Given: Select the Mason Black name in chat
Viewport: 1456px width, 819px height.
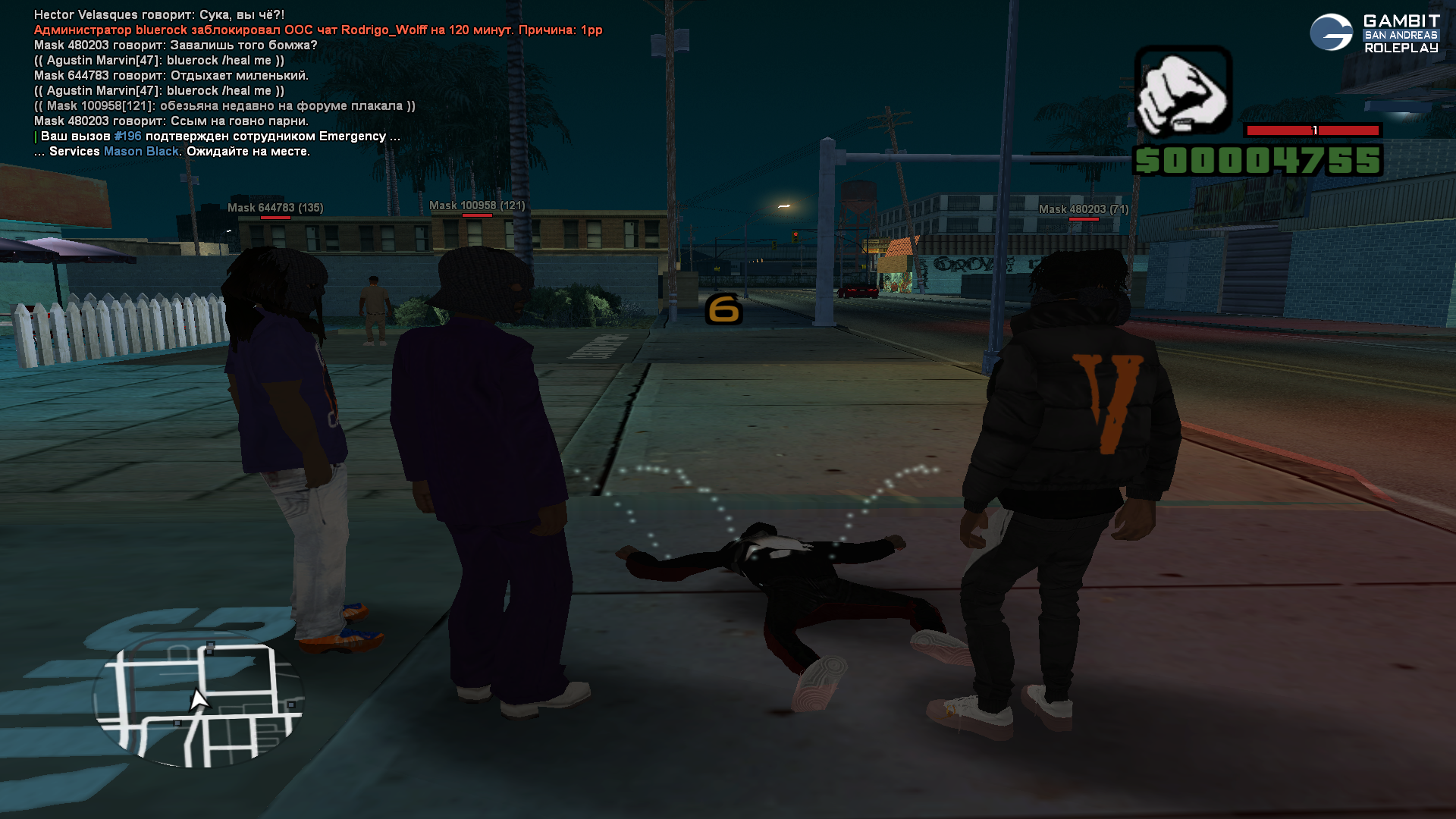Looking at the screenshot, I should pyautogui.click(x=141, y=152).
